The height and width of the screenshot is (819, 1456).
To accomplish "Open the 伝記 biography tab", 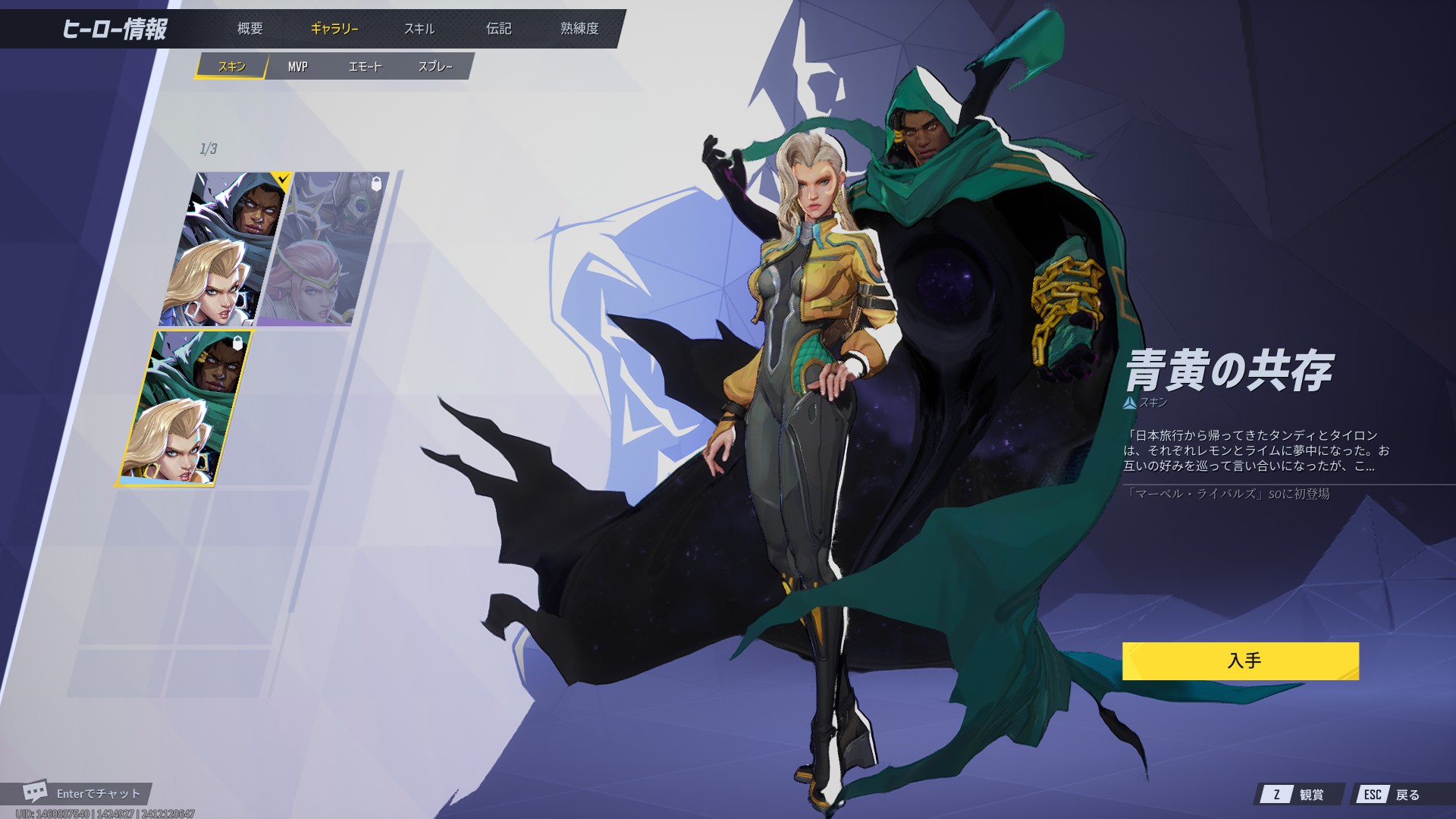I will pos(498,29).
